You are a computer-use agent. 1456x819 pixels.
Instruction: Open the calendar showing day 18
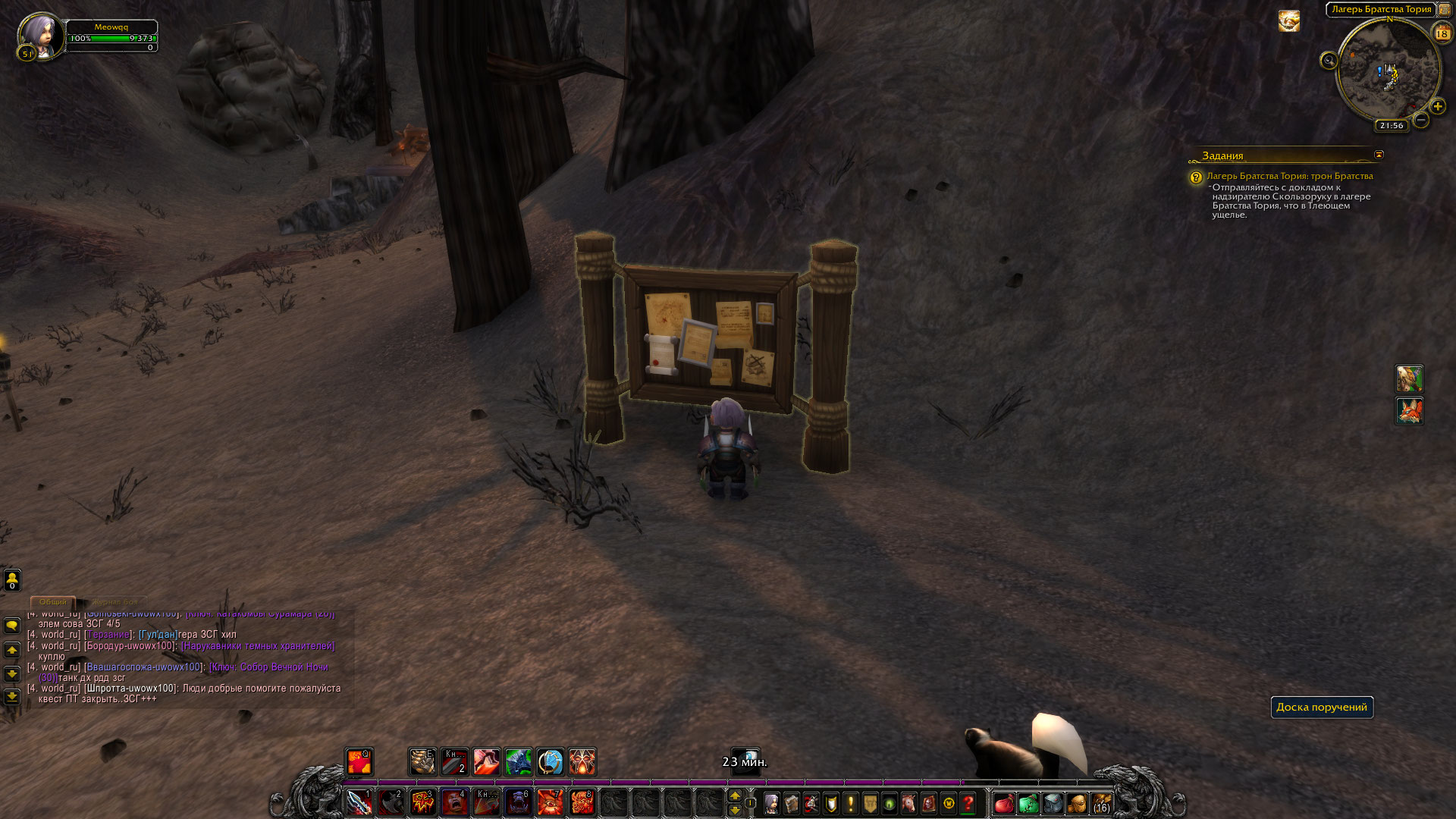1442,33
